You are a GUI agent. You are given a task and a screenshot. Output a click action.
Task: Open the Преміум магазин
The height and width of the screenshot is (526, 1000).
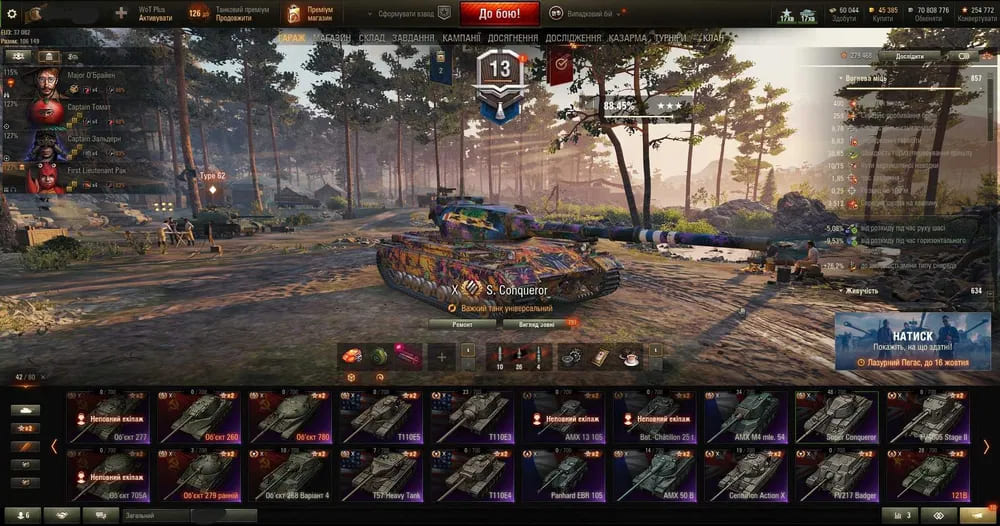pos(307,14)
